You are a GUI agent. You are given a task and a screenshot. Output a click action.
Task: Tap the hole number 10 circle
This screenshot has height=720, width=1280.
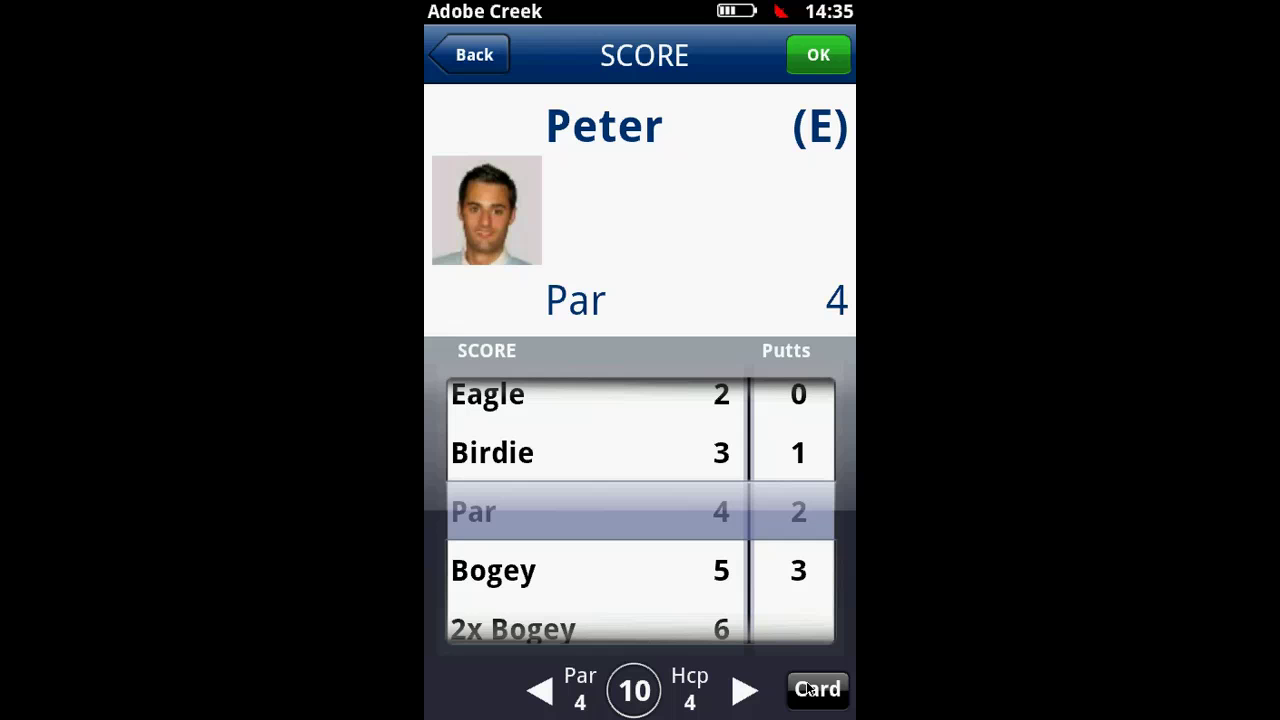coord(634,690)
